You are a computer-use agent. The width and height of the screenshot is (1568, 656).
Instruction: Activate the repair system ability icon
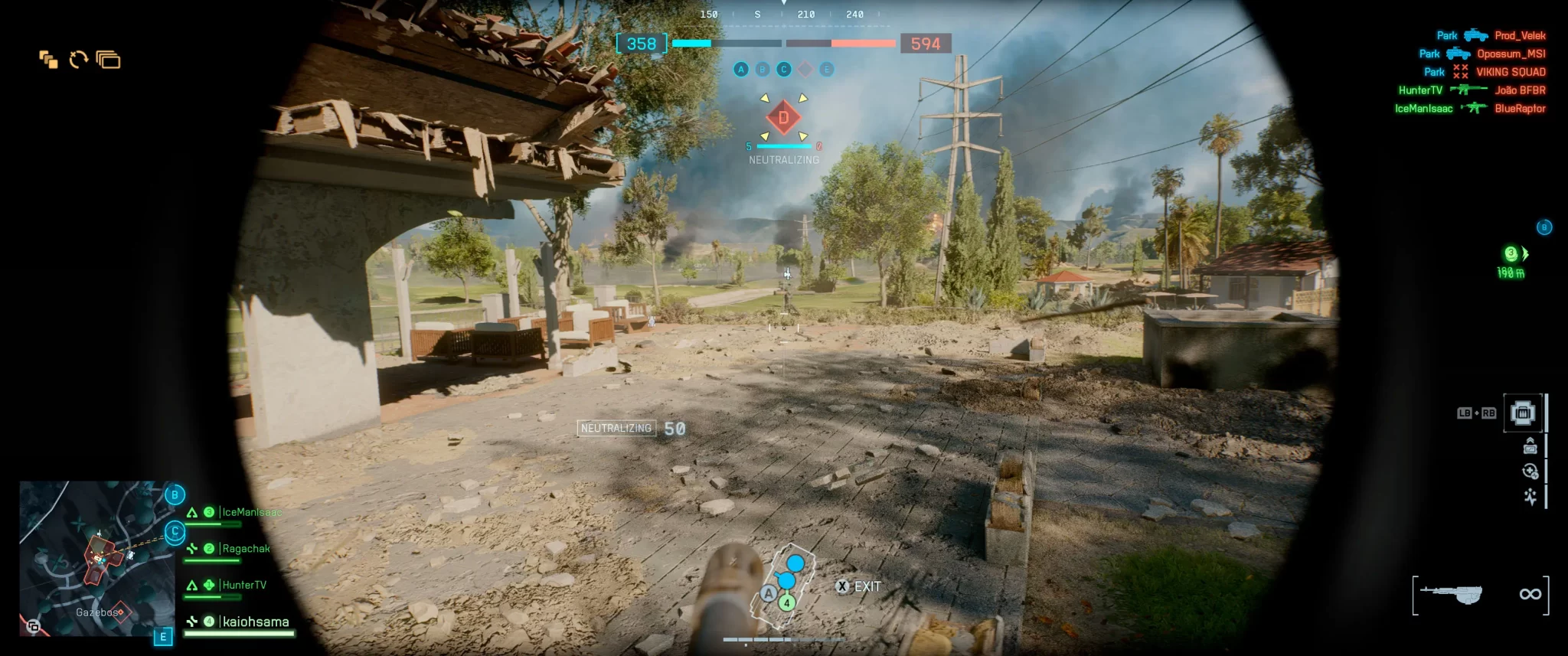tap(1530, 472)
